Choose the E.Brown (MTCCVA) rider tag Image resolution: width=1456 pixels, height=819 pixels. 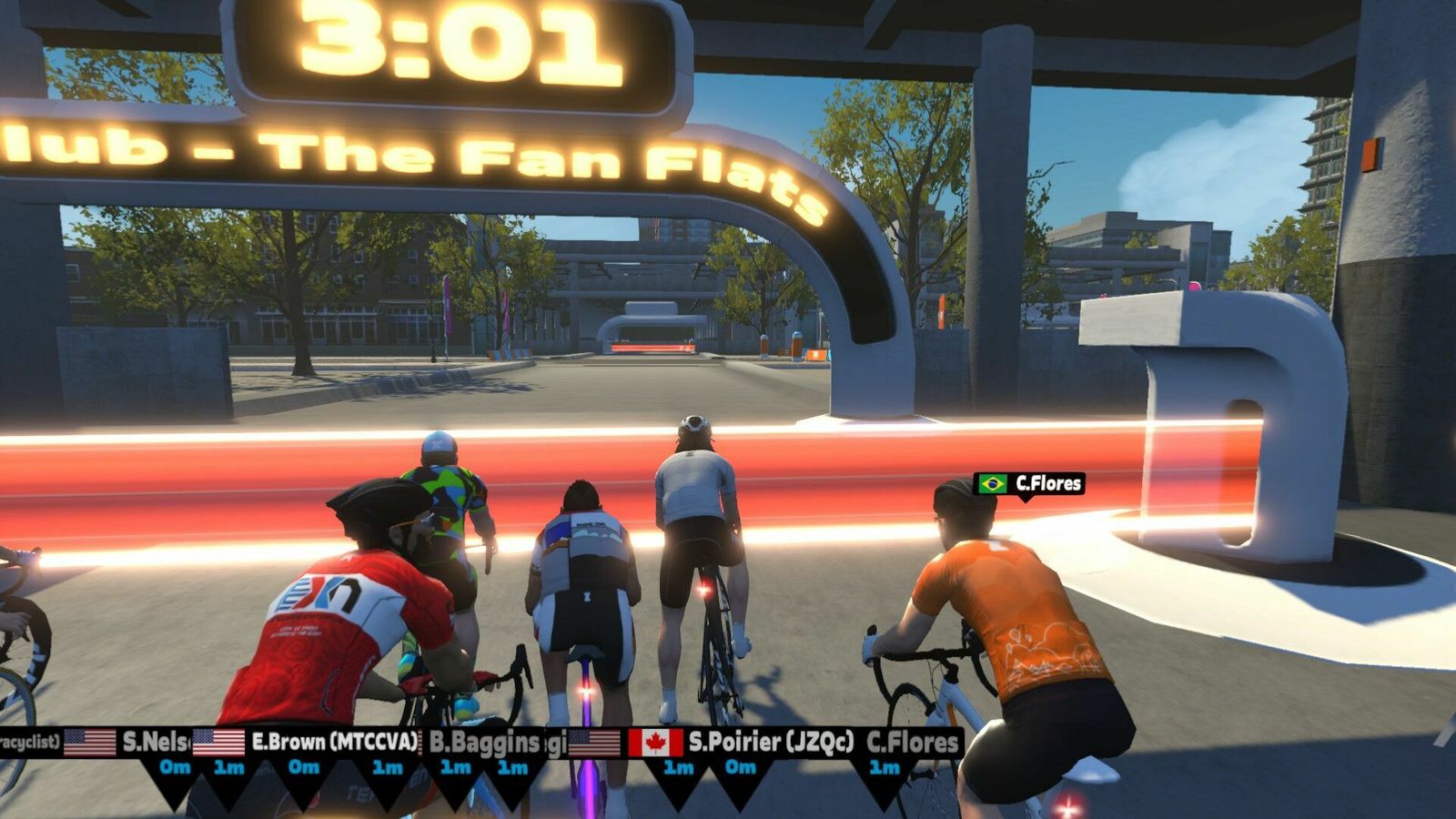pos(333,742)
